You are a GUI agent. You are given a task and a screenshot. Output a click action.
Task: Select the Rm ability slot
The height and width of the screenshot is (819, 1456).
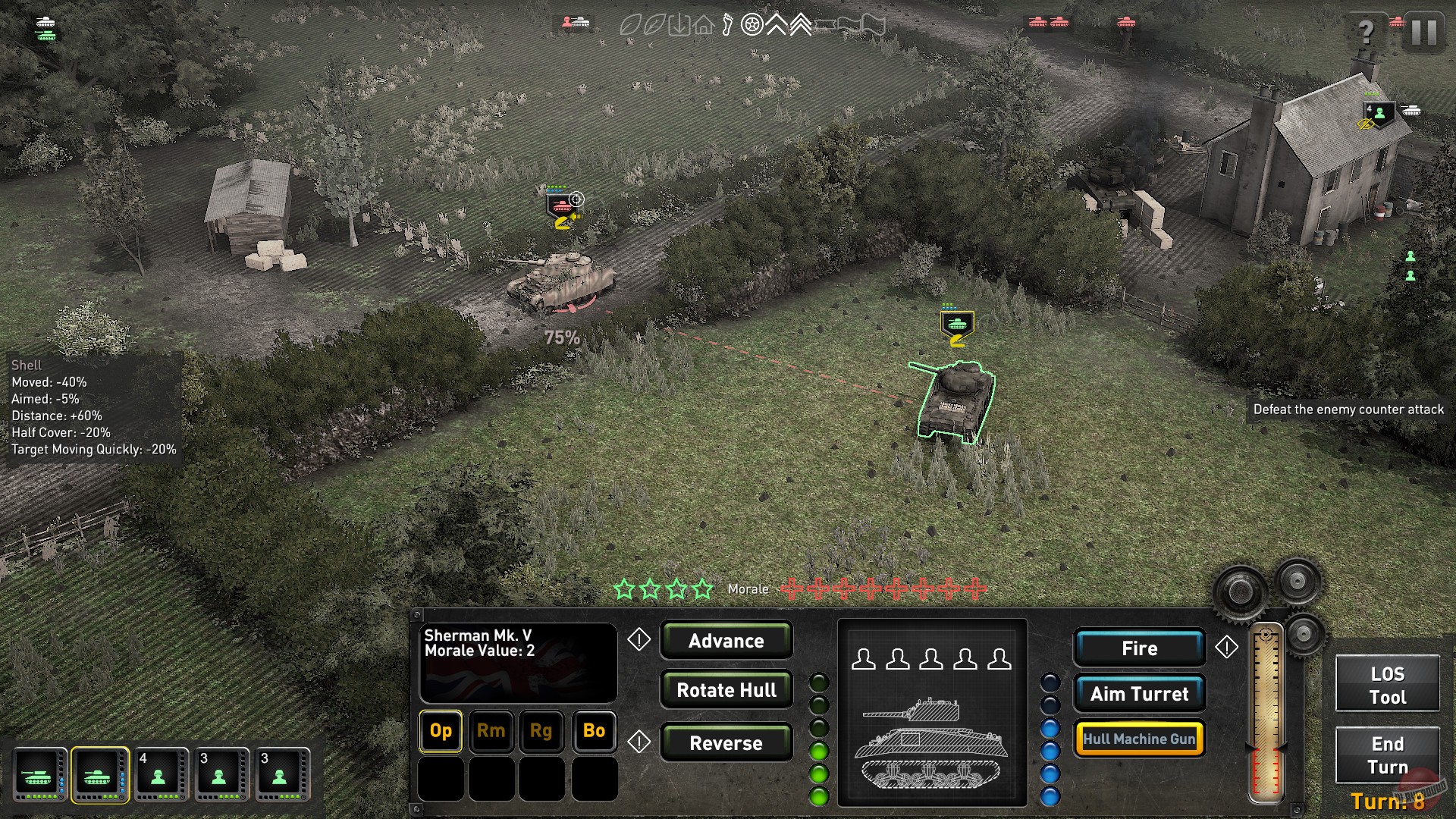(x=491, y=732)
